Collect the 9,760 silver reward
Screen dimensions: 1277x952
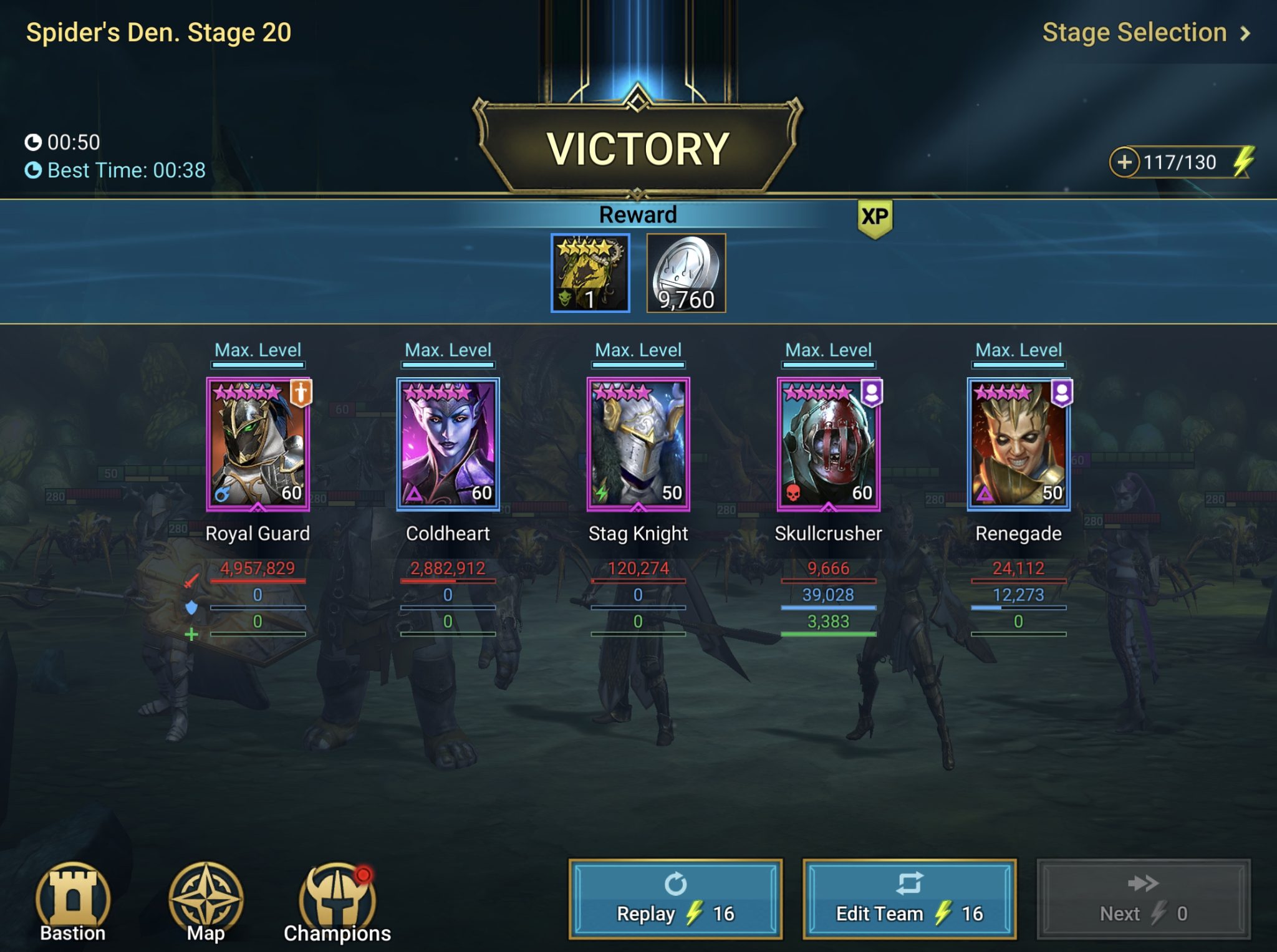tap(686, 272)
